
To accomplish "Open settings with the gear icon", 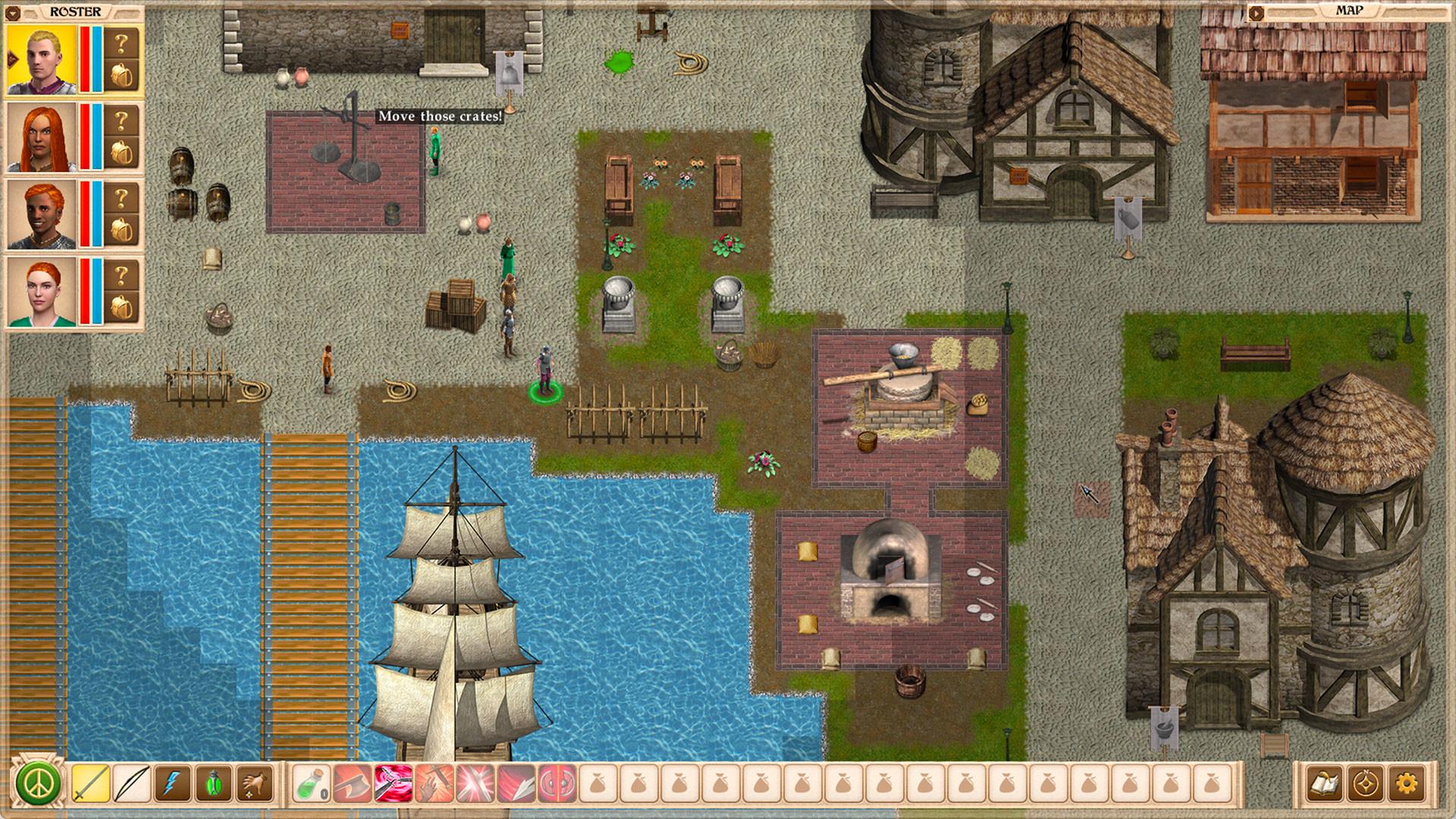I will coord(1407,783).
